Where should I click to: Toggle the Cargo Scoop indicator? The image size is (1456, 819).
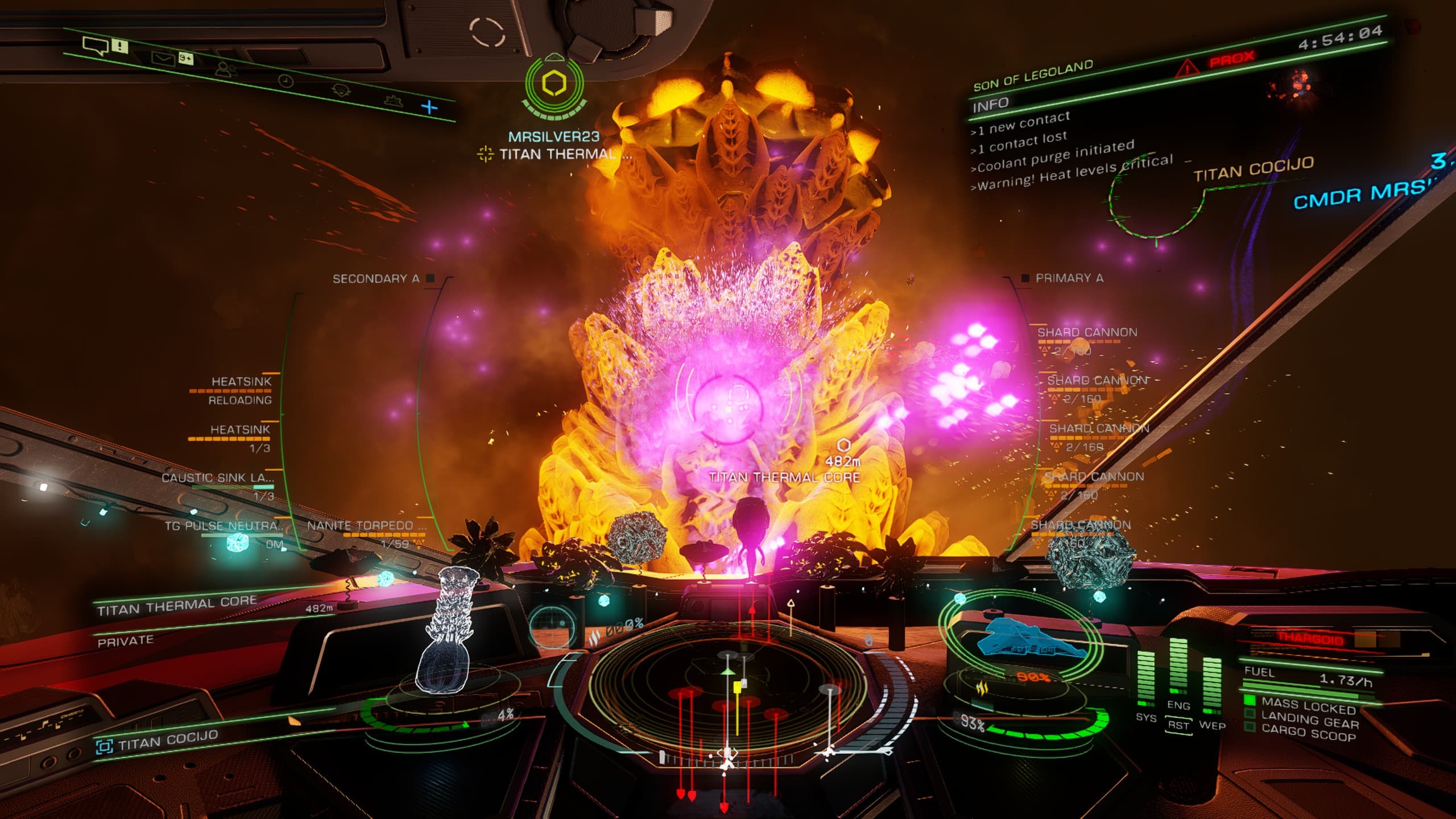[1308, 734]
